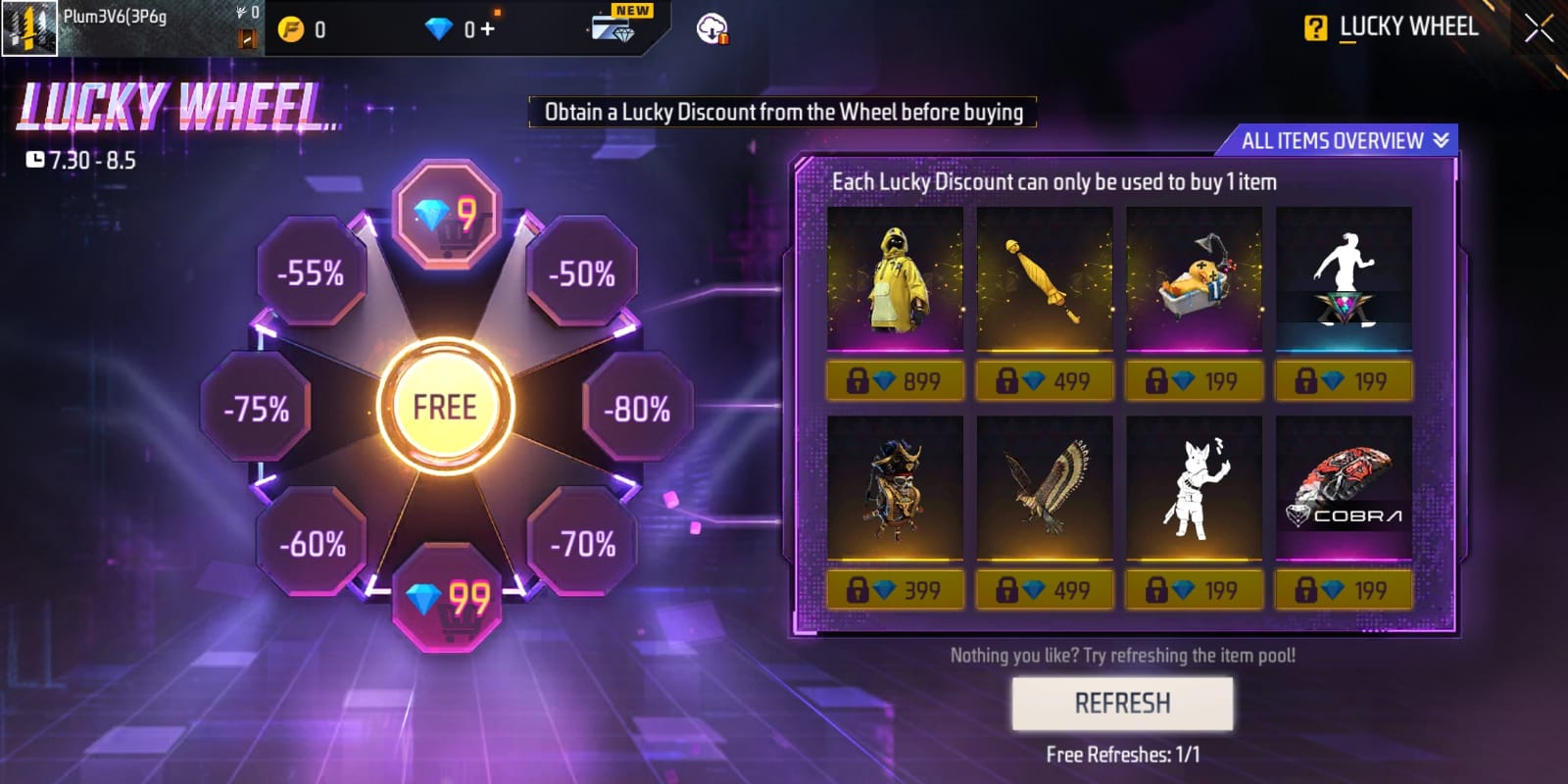Screen dimensions: 1568x784
Task: Pick the dancing silhouette emote item
Action: pos(1344,279)
